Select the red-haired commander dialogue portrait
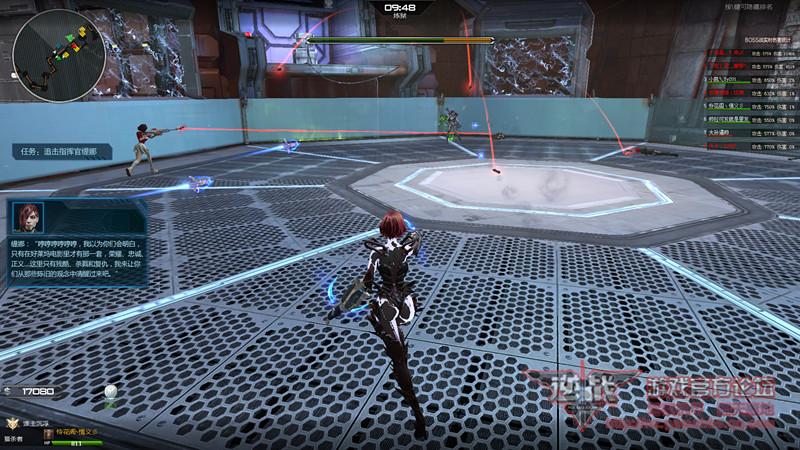 (x=29, y=218)
